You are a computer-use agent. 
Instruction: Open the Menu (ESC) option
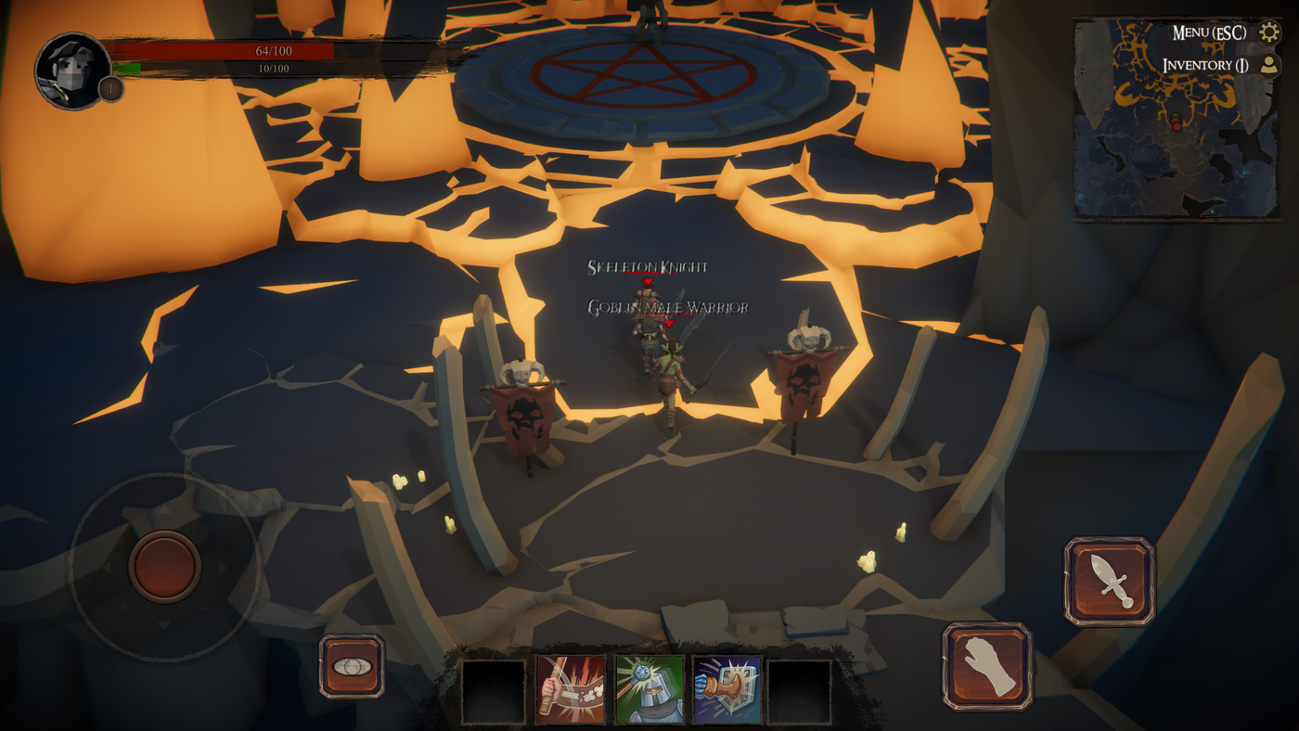click(x=1208, y=31)
